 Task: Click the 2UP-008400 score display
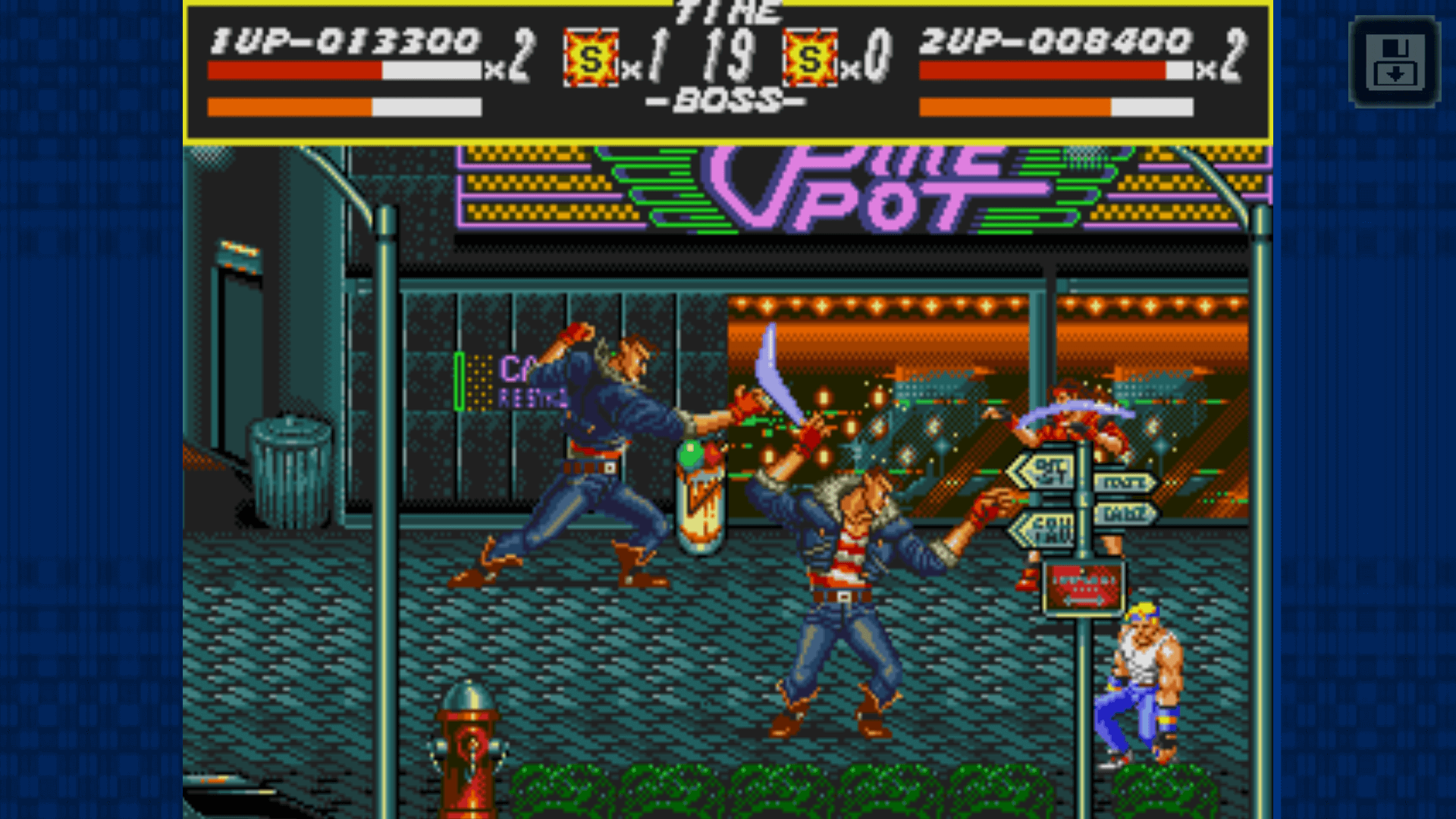[1054, 42]
